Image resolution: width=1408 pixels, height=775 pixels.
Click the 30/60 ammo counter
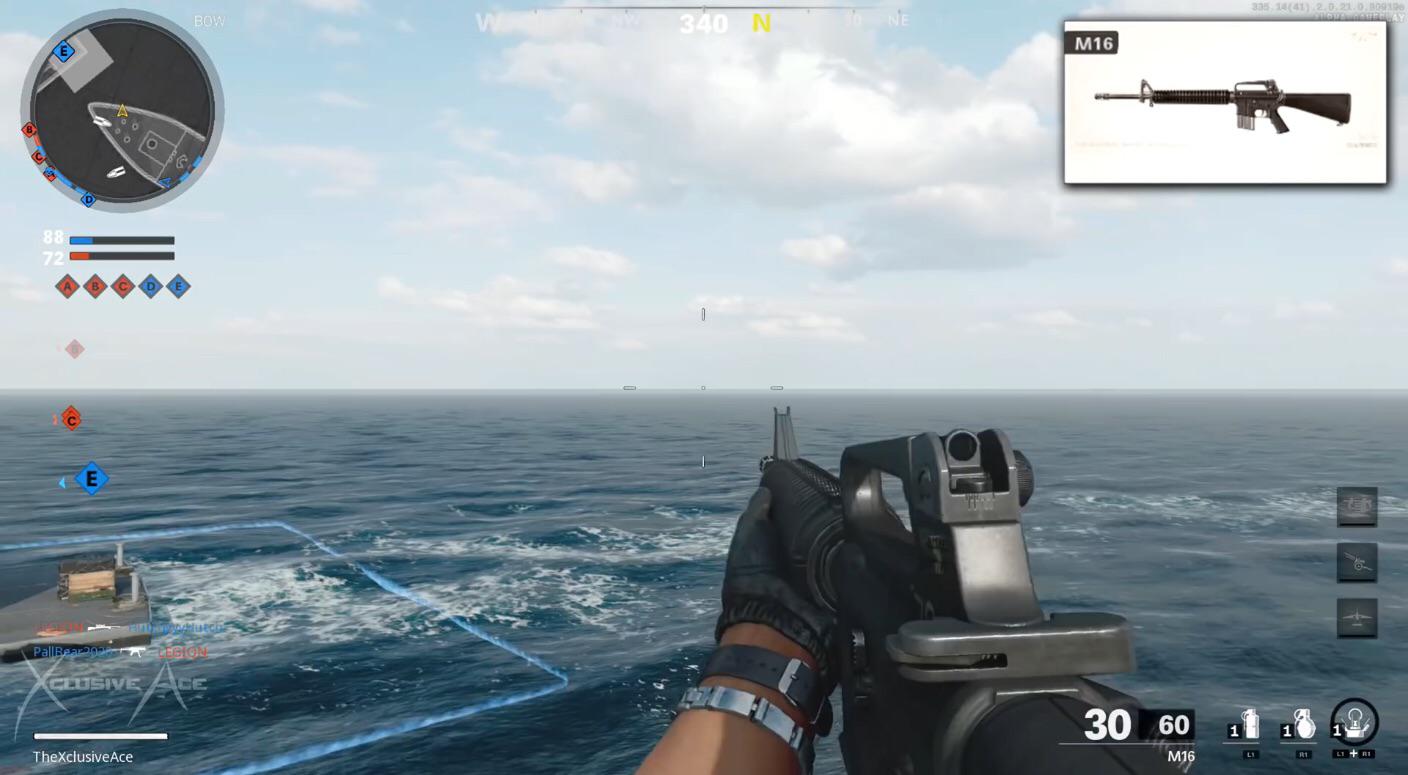1135,726
